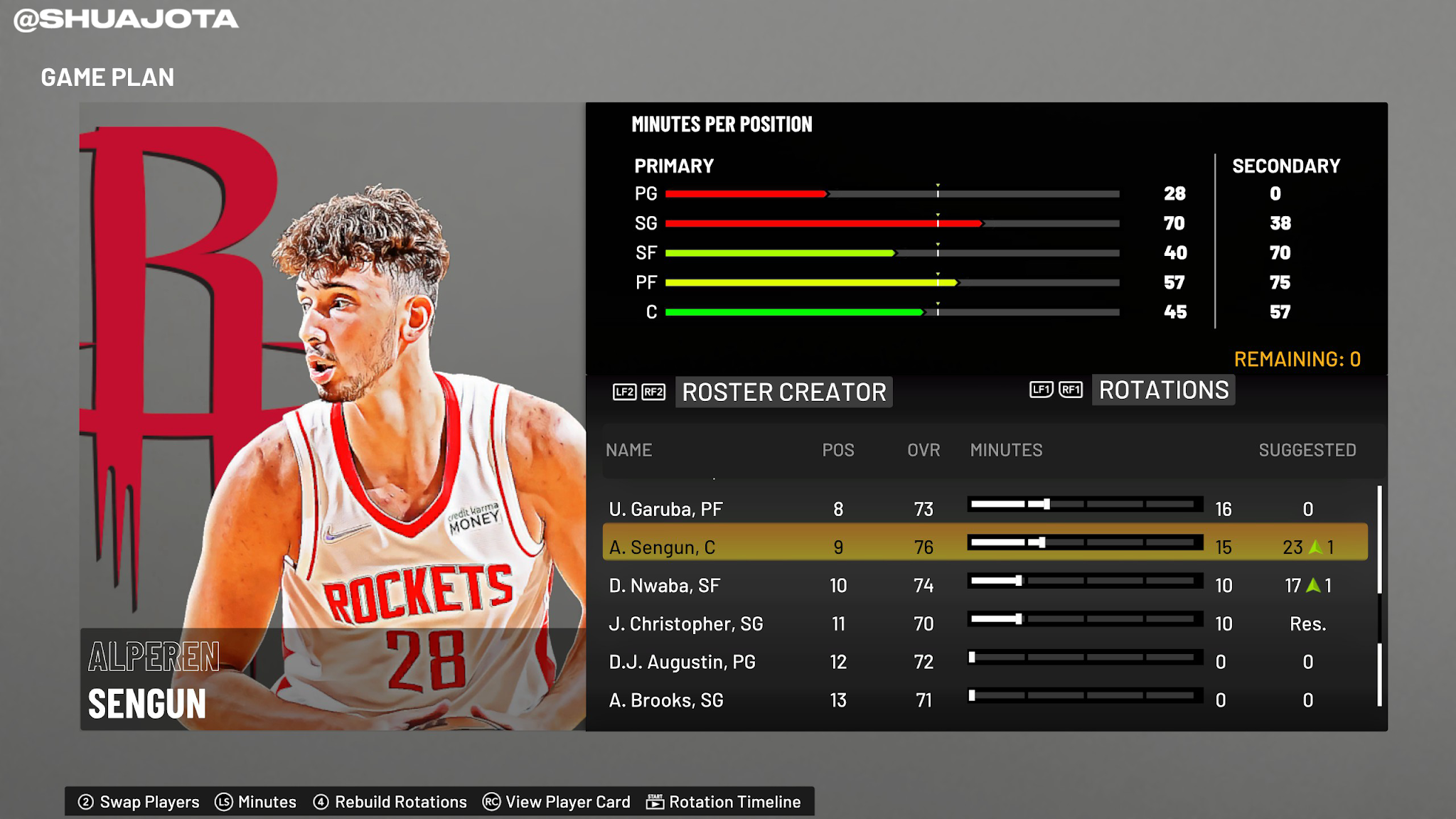Viewport: 1456px width, 819px height.
Task: Select the A. Sengun roster row
Action: 711,547
